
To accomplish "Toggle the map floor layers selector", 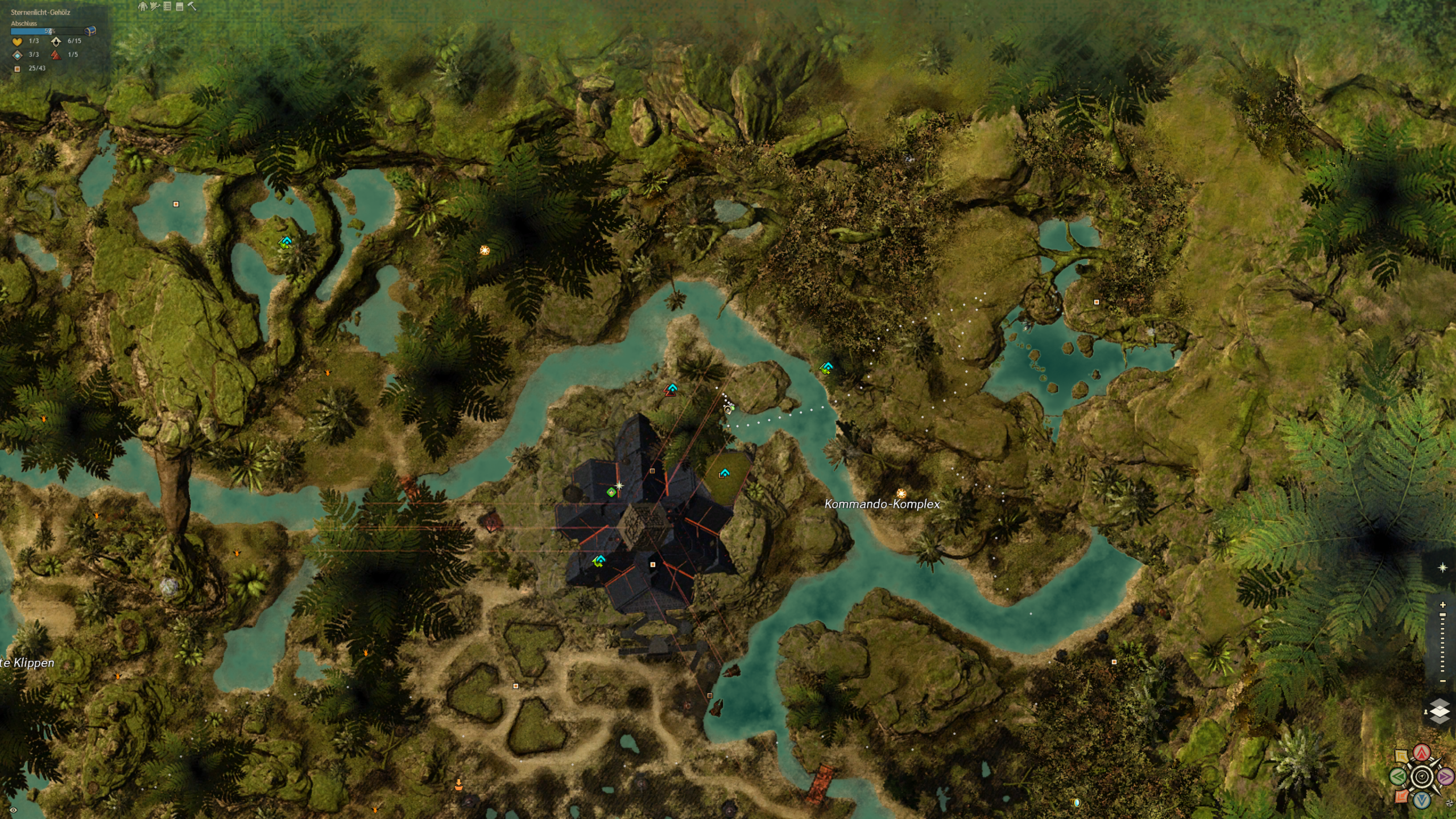I will (x=1440, y=711).
